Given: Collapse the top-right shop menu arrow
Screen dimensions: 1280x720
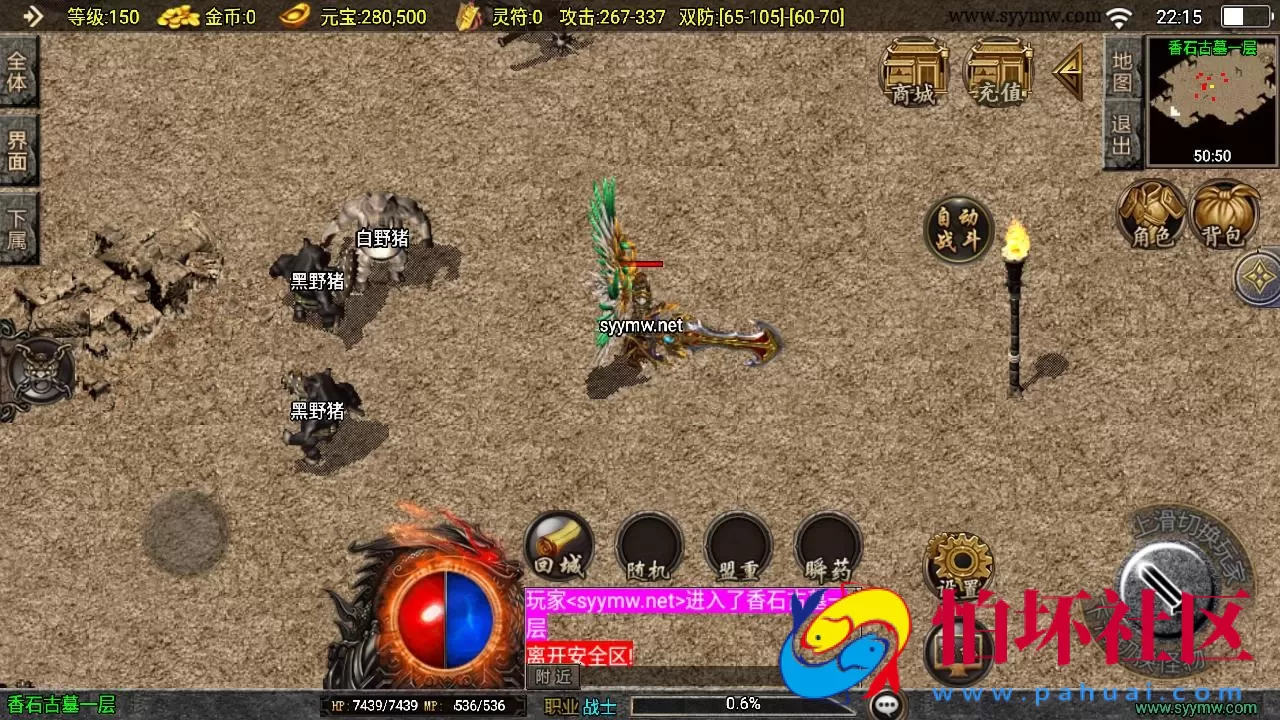Looking at the screenshot, I should point(1066,72).
